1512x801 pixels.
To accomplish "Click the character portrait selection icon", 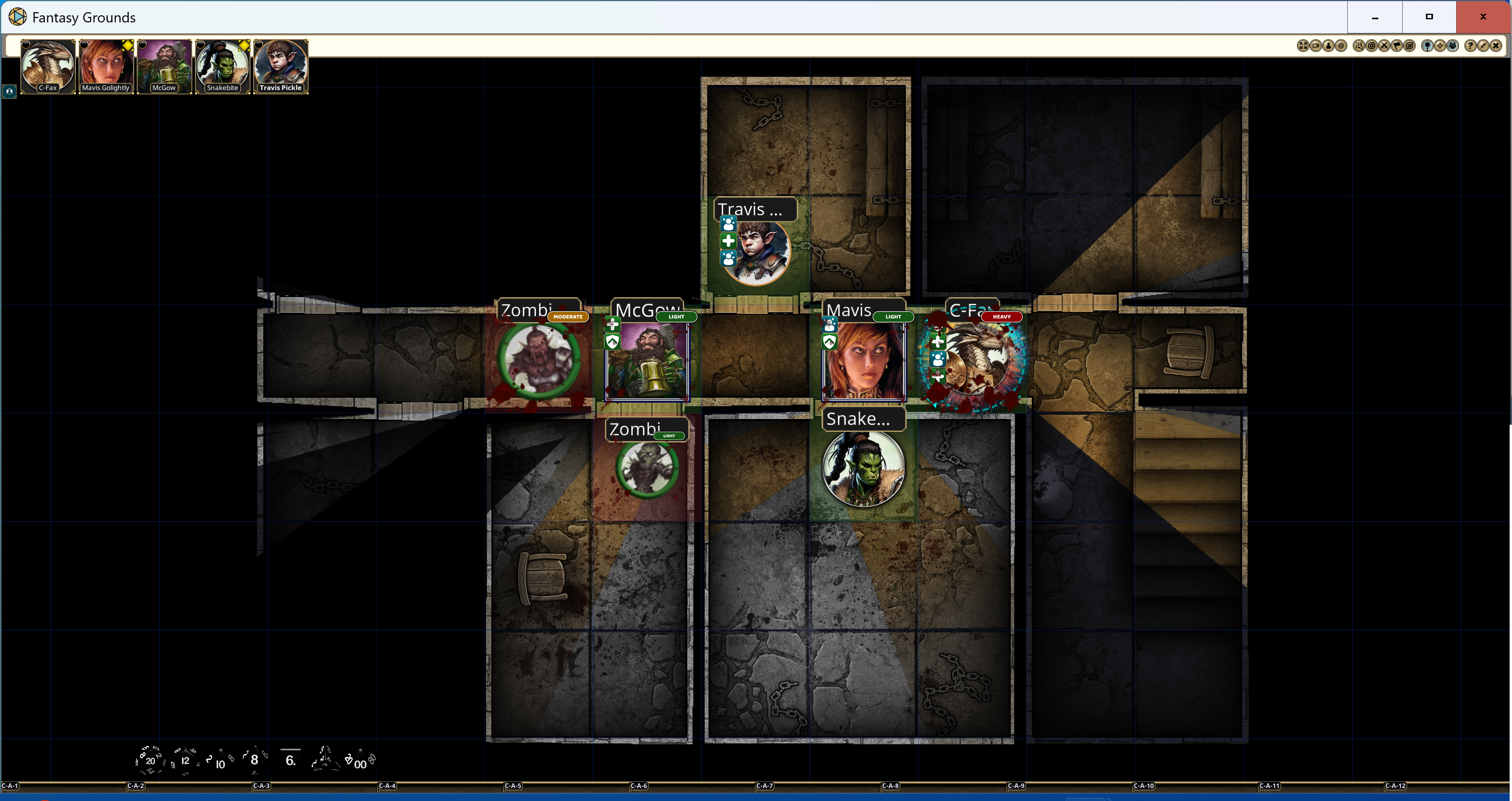I will coord(1328,45).
